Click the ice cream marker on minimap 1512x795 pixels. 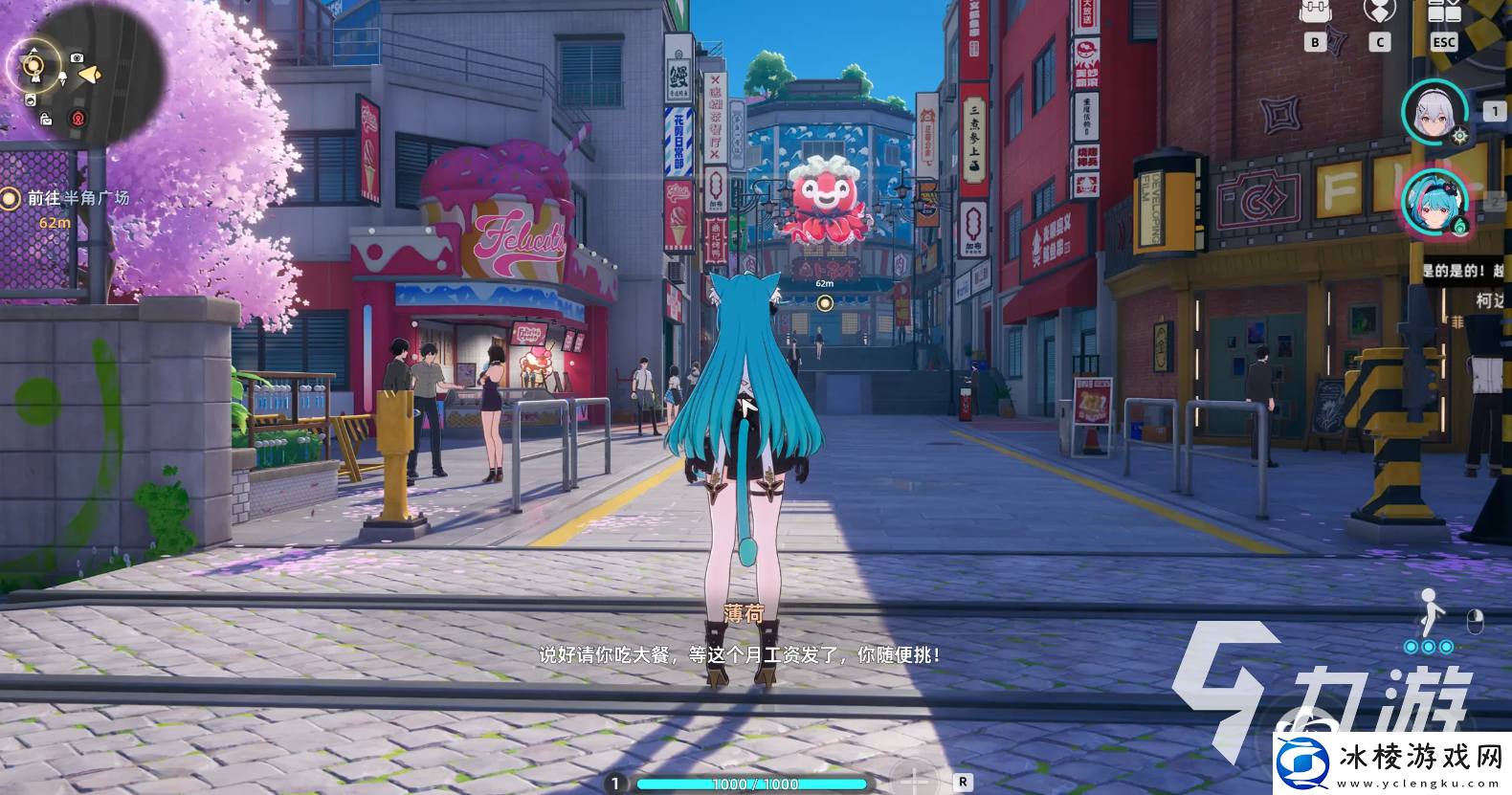coord(62,77)
